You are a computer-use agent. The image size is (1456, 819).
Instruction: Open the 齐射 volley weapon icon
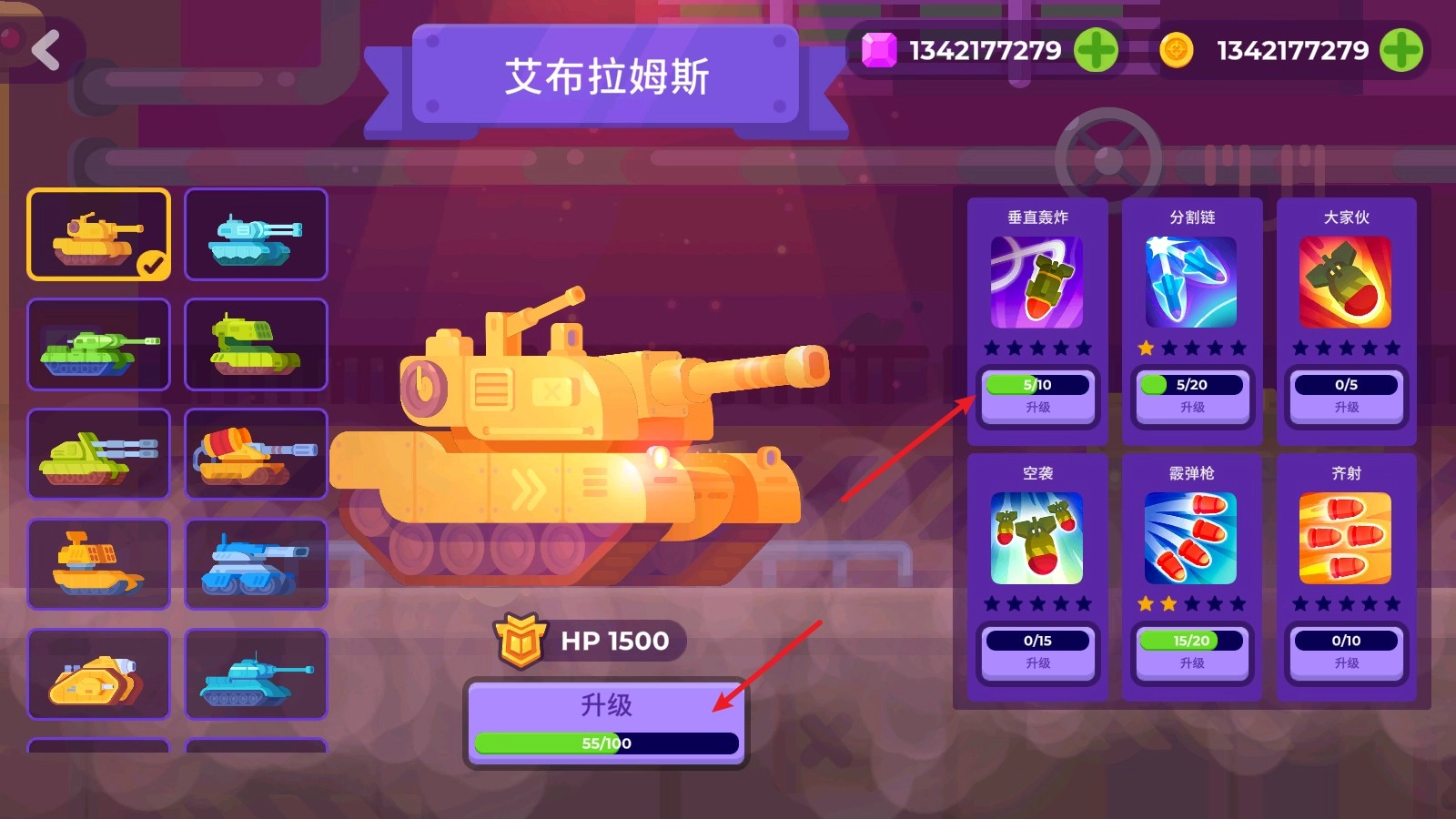coord(1345,539)
